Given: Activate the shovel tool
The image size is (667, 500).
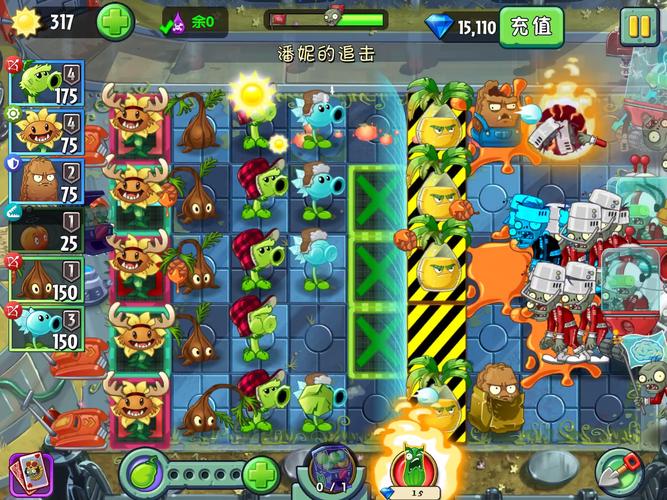Looking at the screenshot, I should pos(619,472).
